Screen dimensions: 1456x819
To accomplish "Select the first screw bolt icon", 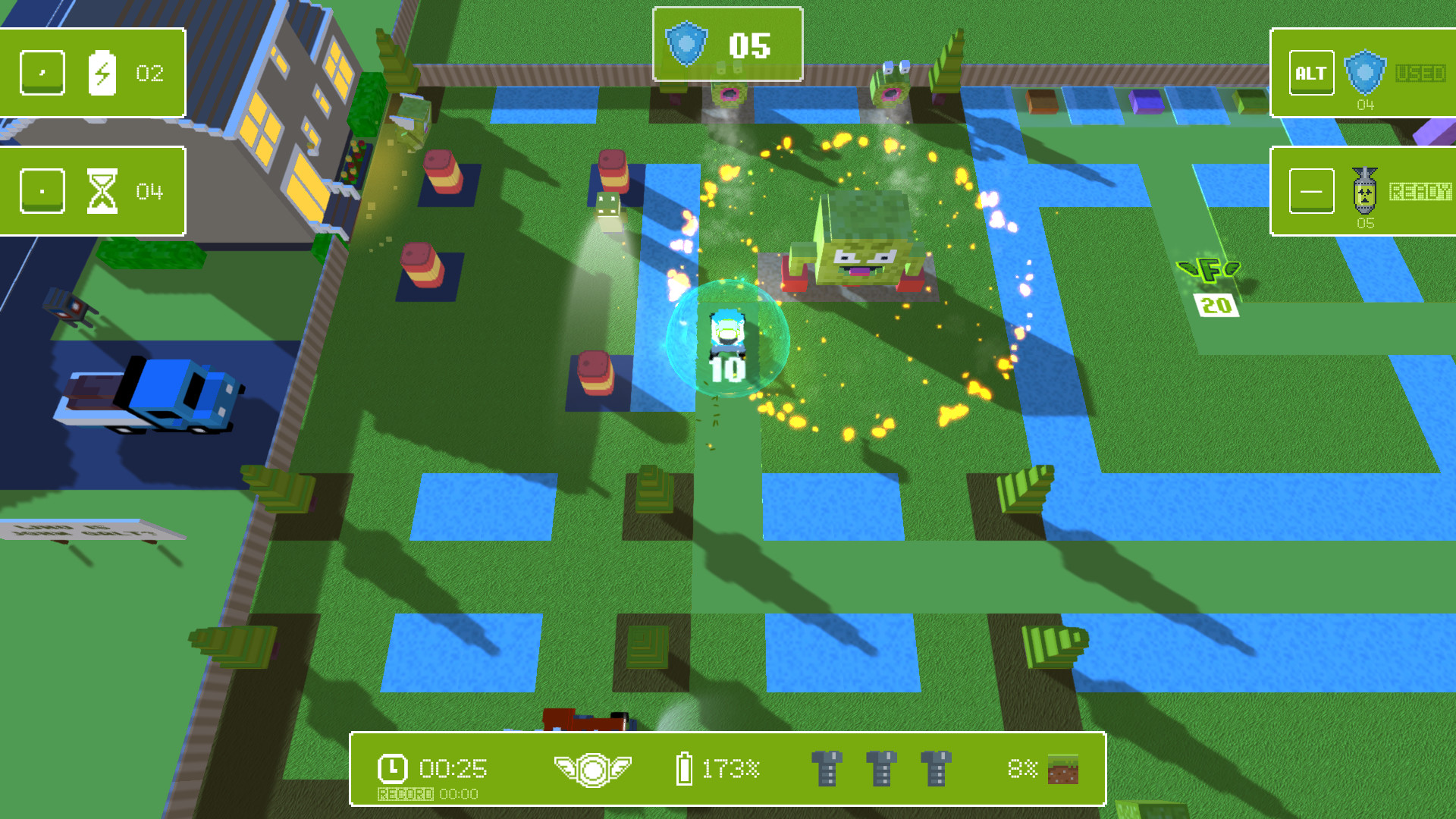I will coord(828,767).
